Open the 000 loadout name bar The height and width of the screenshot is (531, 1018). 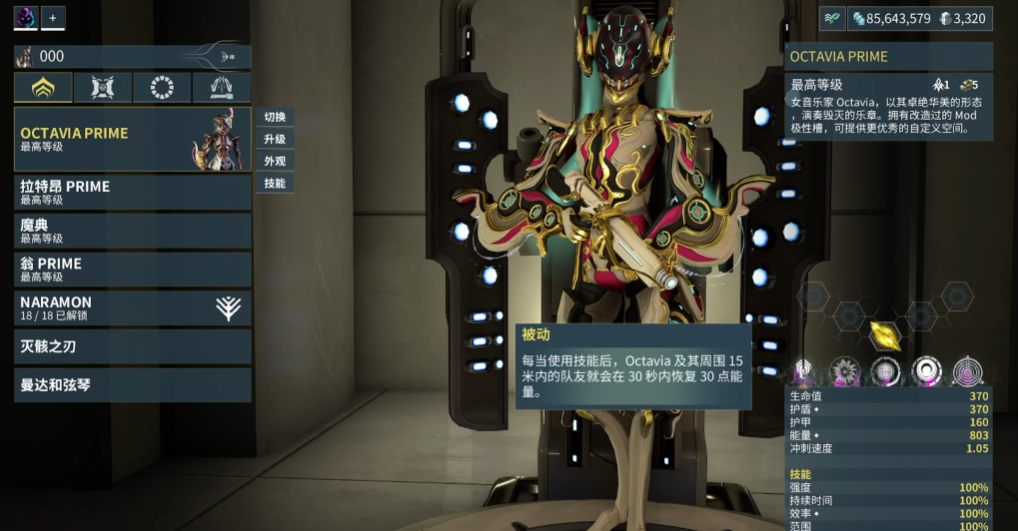(132, 57)
